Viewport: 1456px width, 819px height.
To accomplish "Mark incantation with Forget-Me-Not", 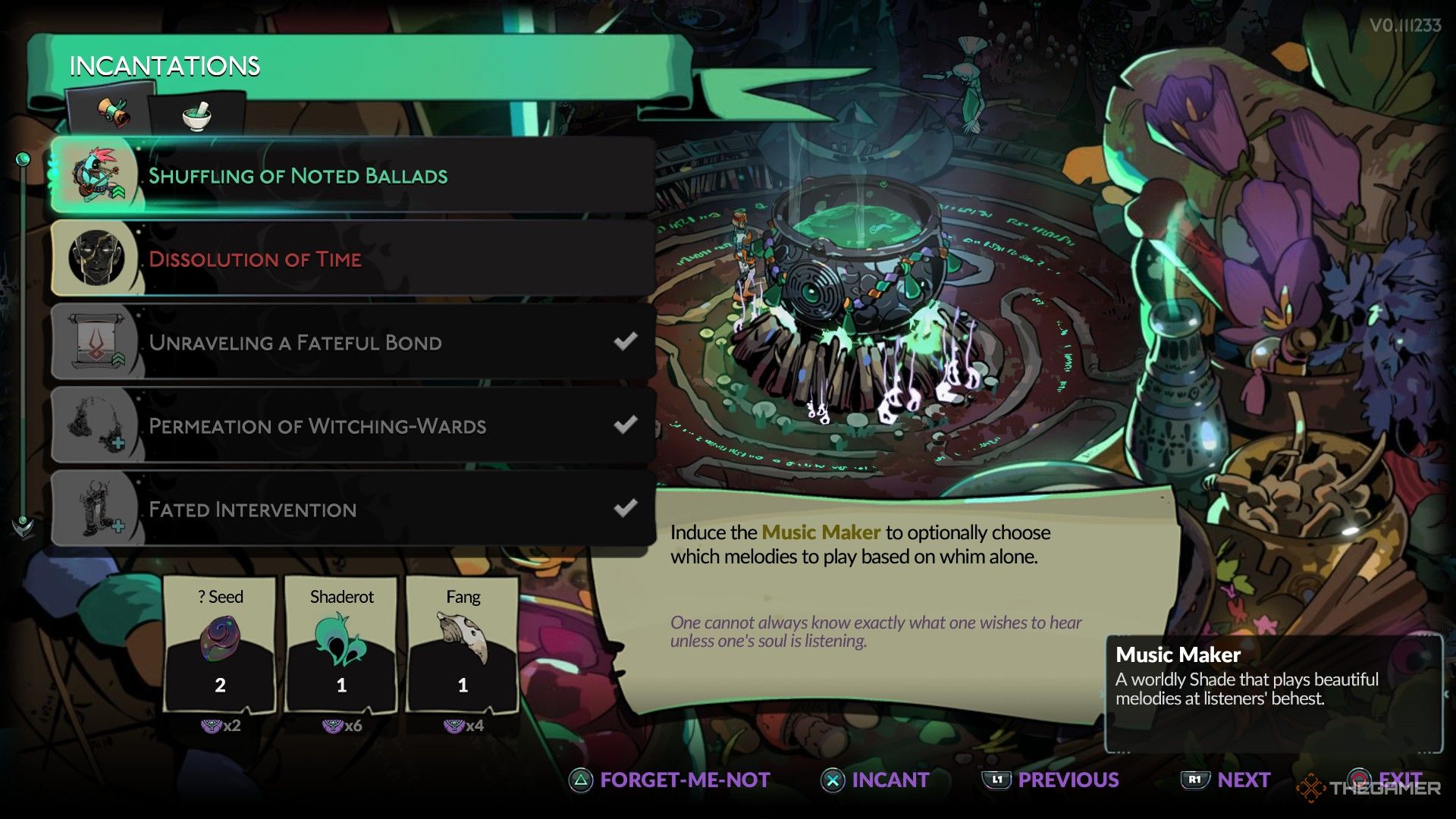I will (x=670, y=780).
